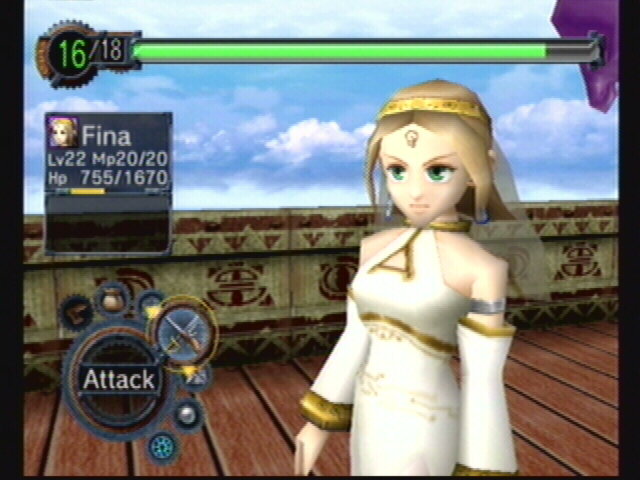The width and height of the screenshot is (640, 480).
Task: Select the boot-shaped Run command icon
Action: (x=76, y=315)
